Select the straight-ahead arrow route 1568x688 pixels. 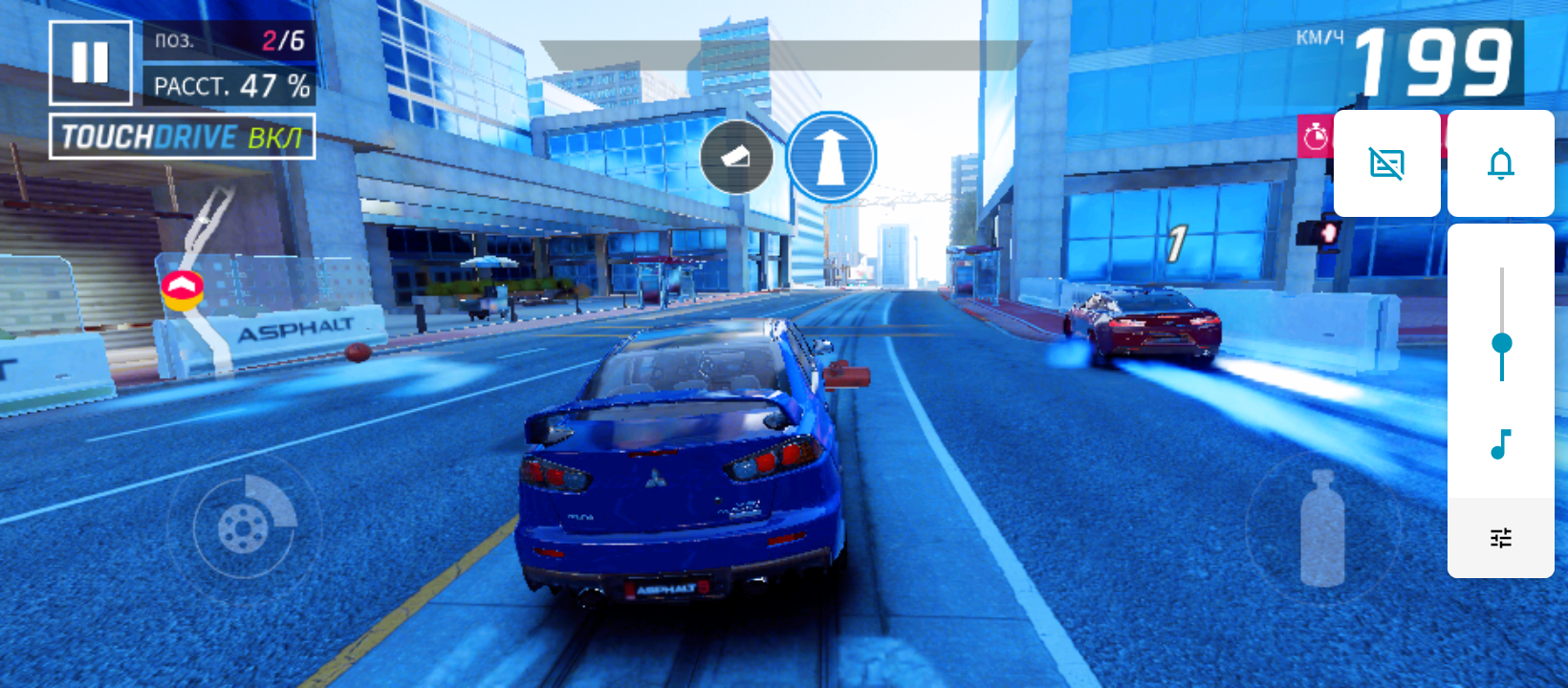click(x=831, y=157)
